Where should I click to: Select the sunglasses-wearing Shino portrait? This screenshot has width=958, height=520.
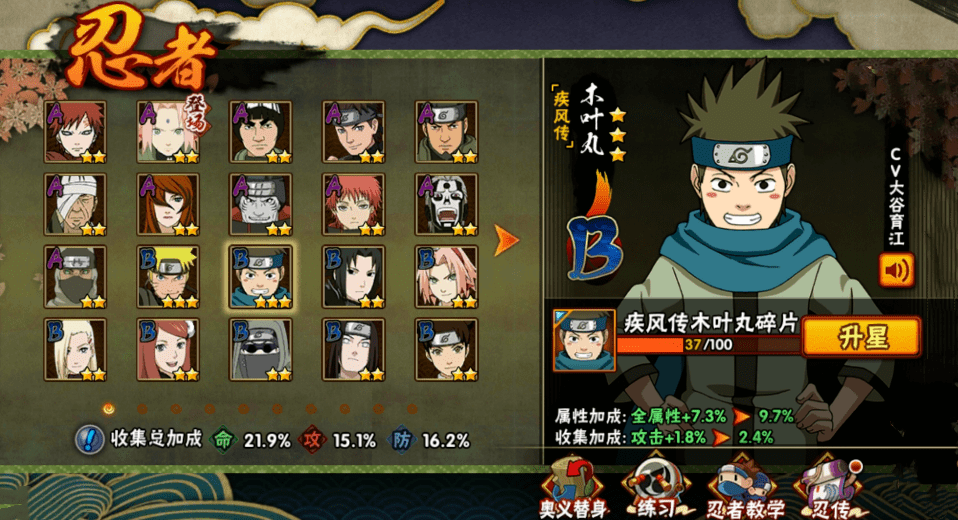click(260, 349)
